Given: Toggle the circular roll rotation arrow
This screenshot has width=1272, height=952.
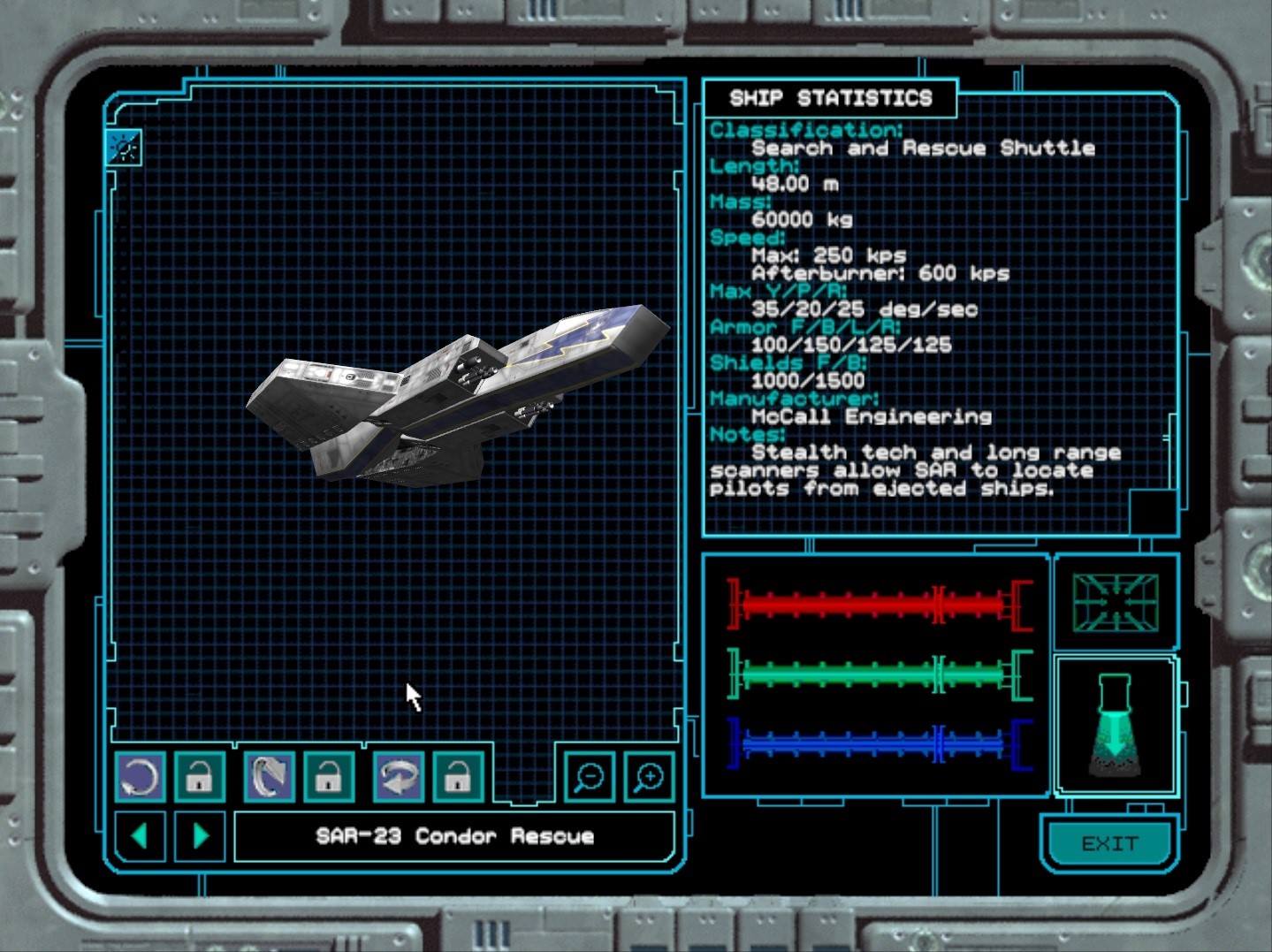Looking at the screenshot, I should pos(140,777).
